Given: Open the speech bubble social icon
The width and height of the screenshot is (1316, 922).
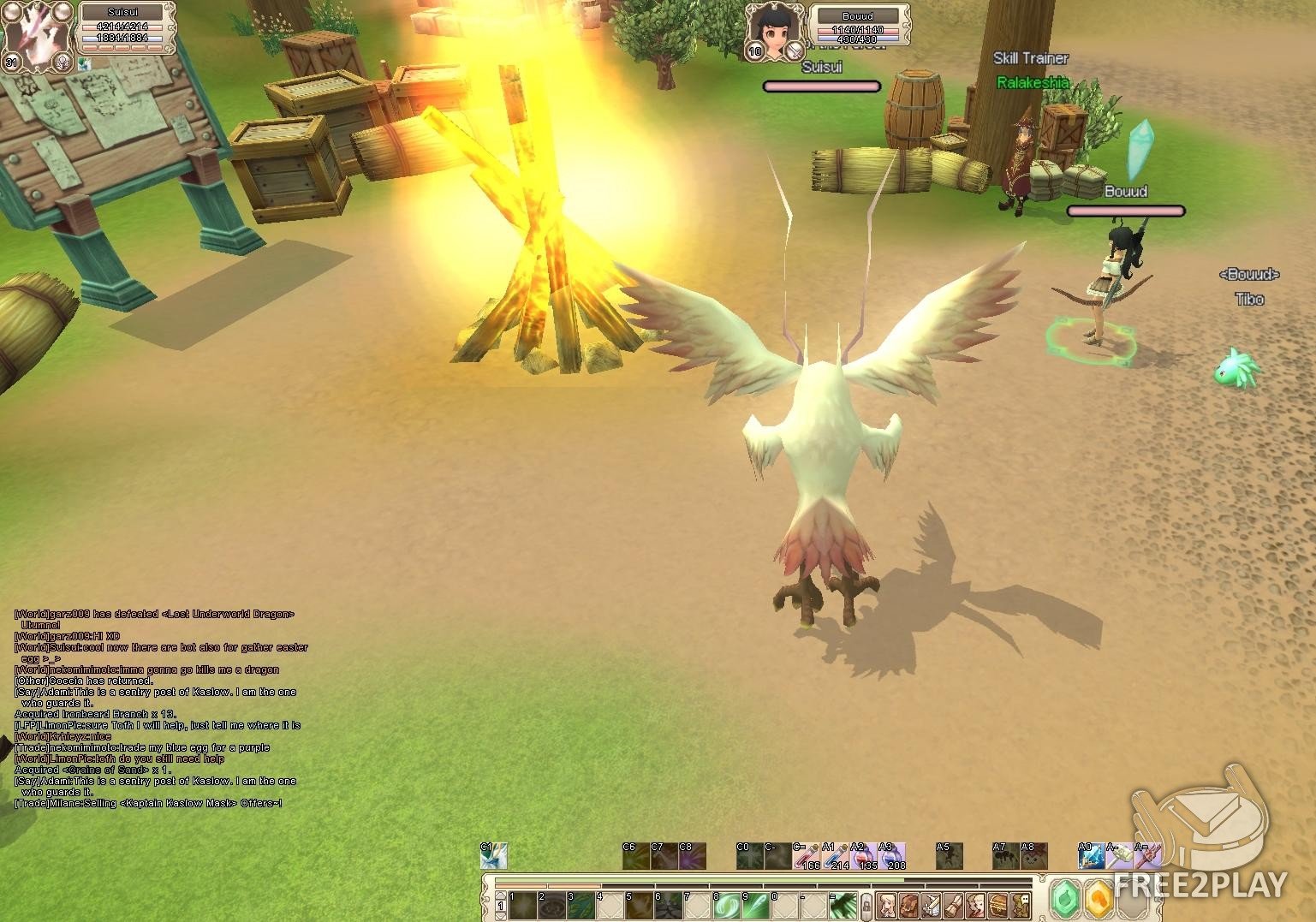Looking at the screenshot, I should (x=1021, y=905).
